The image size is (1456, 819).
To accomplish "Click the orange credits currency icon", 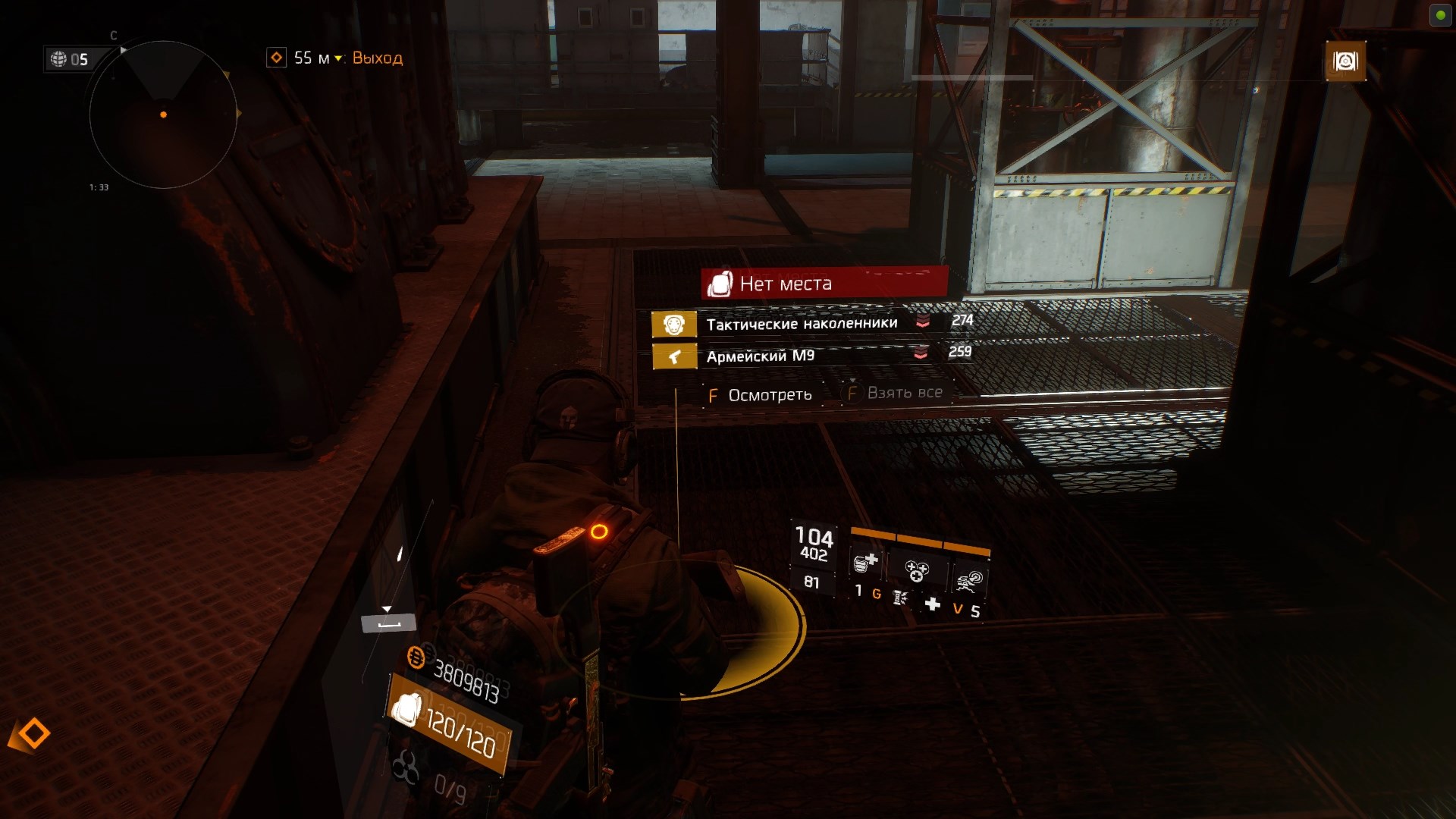I will [416, 657].
